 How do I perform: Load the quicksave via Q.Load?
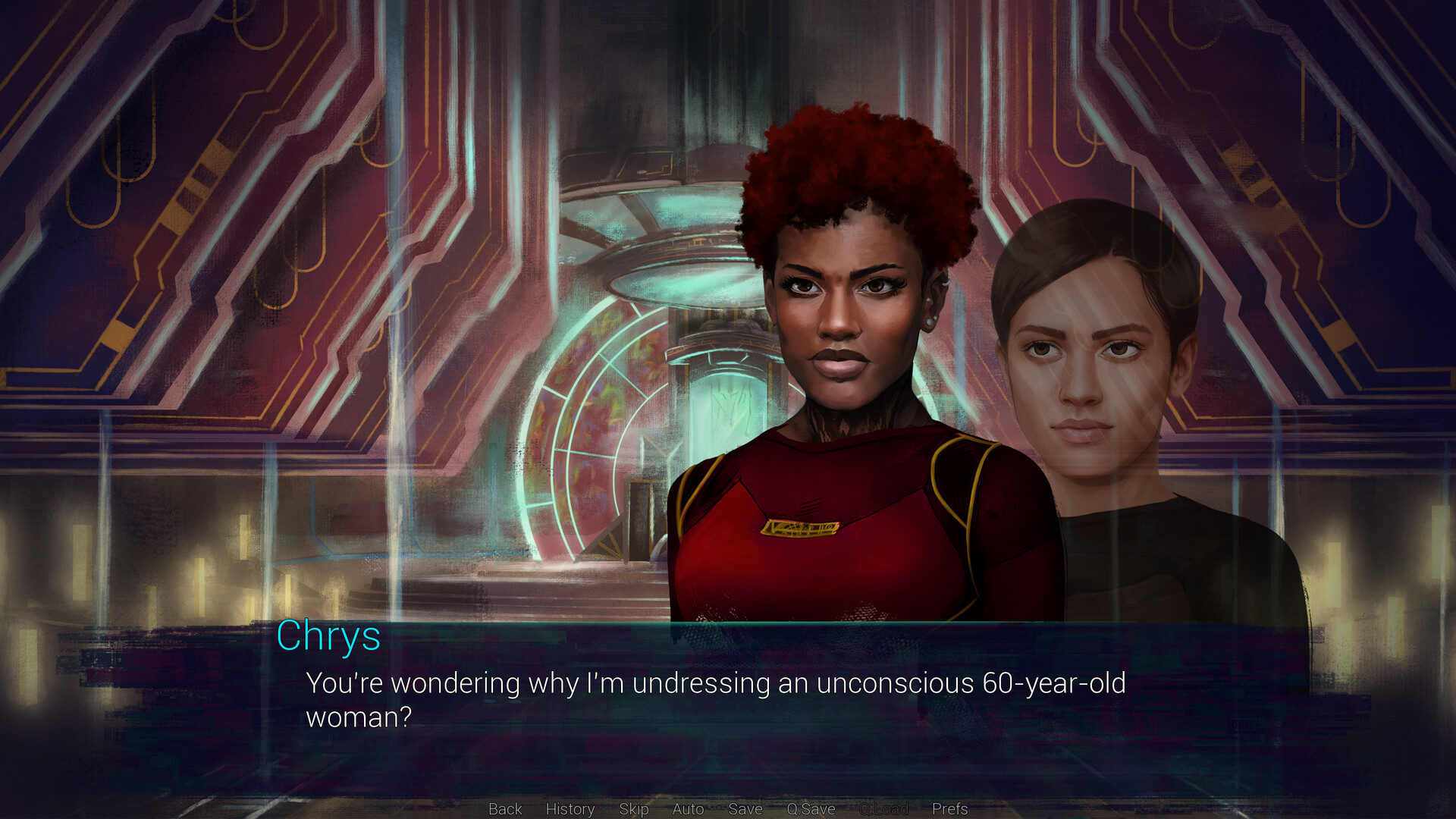click(883, 809)
